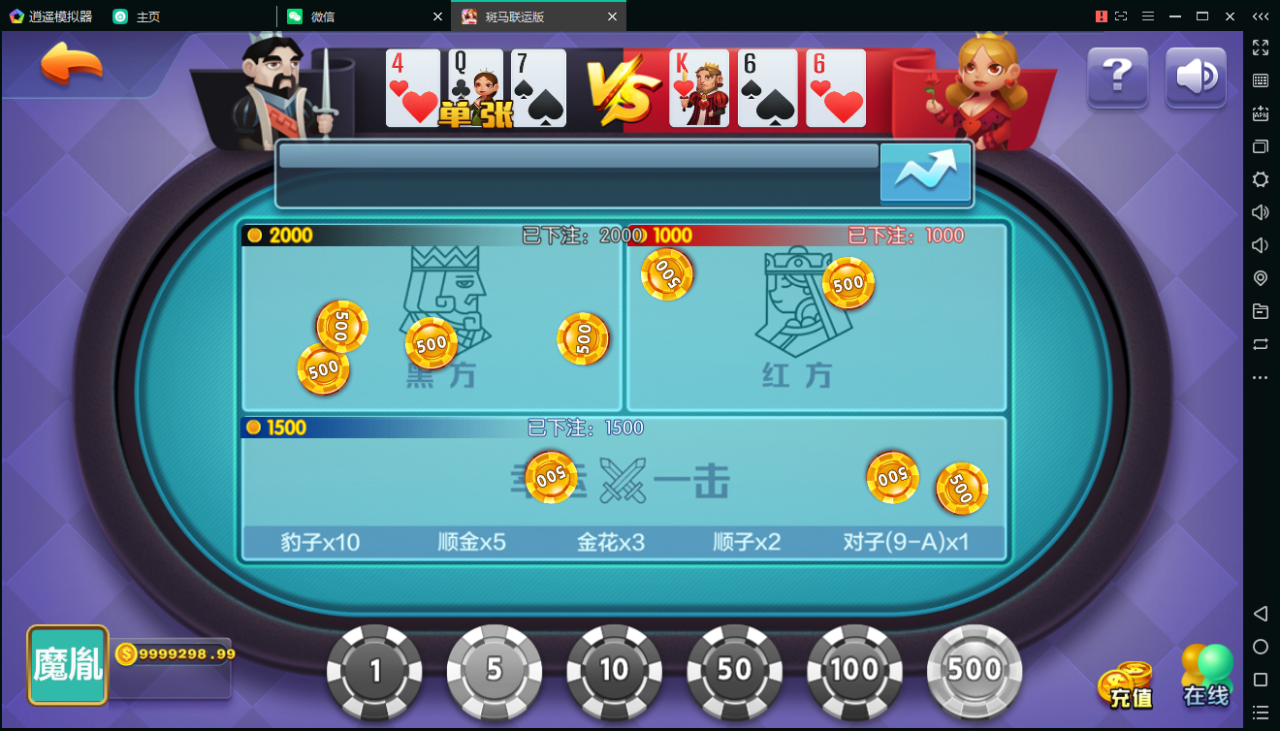1280x731 pixels.
Task: Open MEmu settings gear in sidebar
Action: 1260,179
